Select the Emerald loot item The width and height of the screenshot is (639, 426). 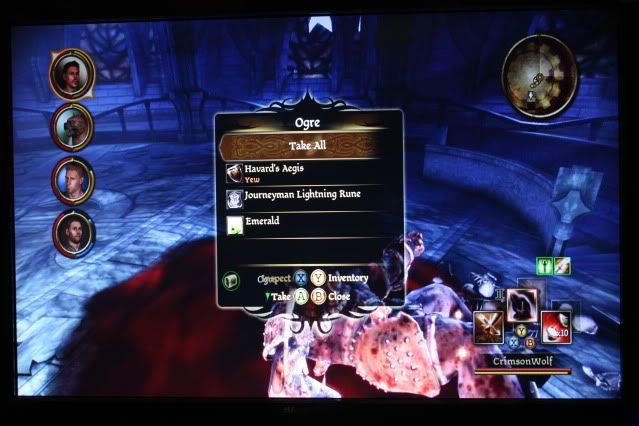pyautogui.click(x=309, y=223)
